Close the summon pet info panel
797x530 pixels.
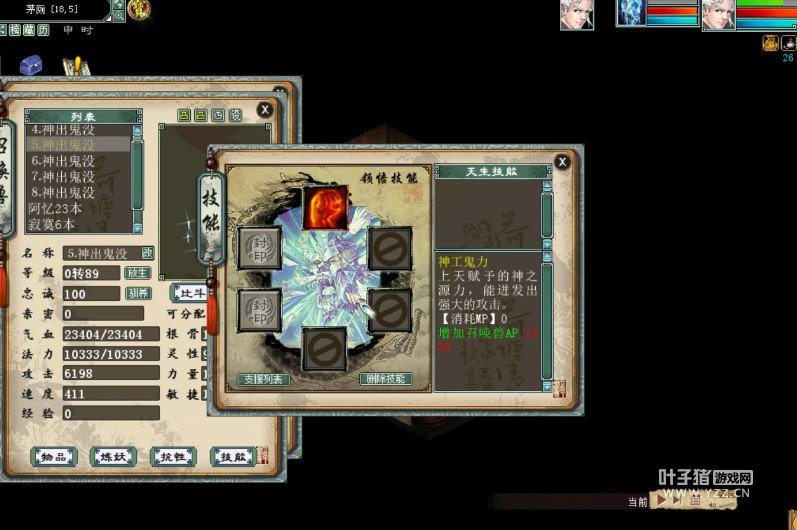pyautogui.click(x=265, y=110)
